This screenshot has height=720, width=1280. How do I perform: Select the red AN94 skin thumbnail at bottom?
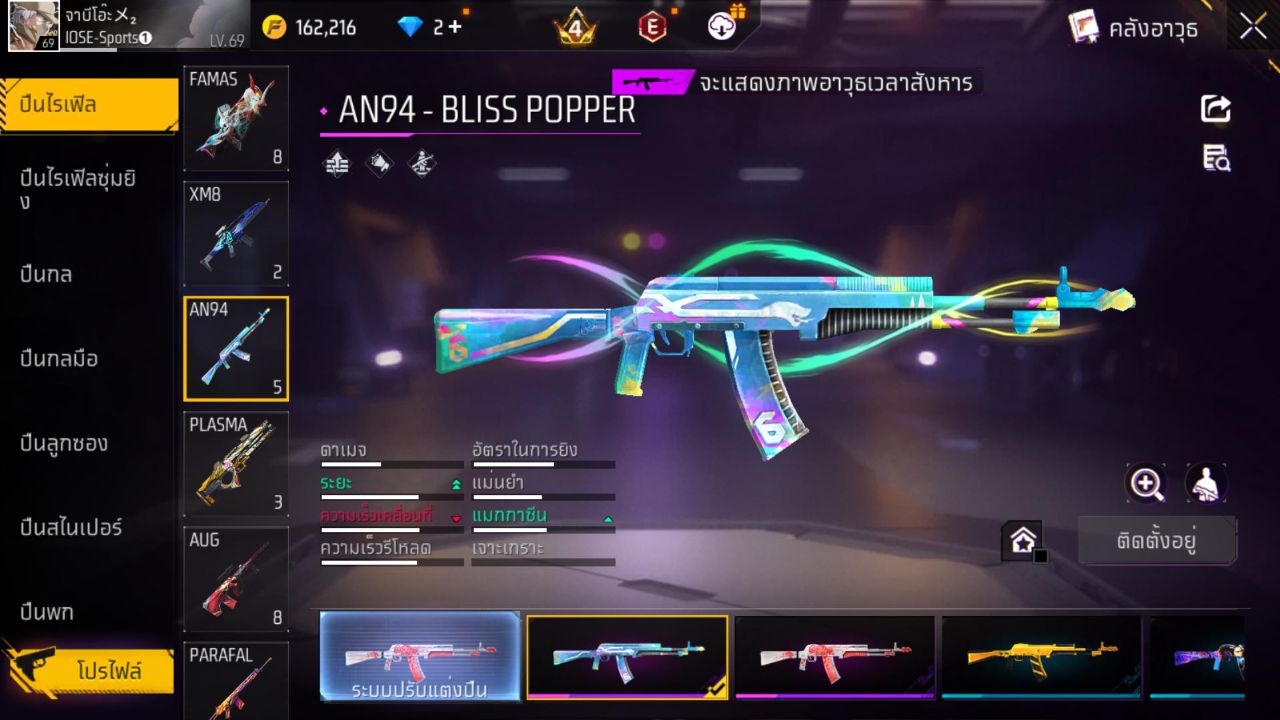[x=835, y=657]
